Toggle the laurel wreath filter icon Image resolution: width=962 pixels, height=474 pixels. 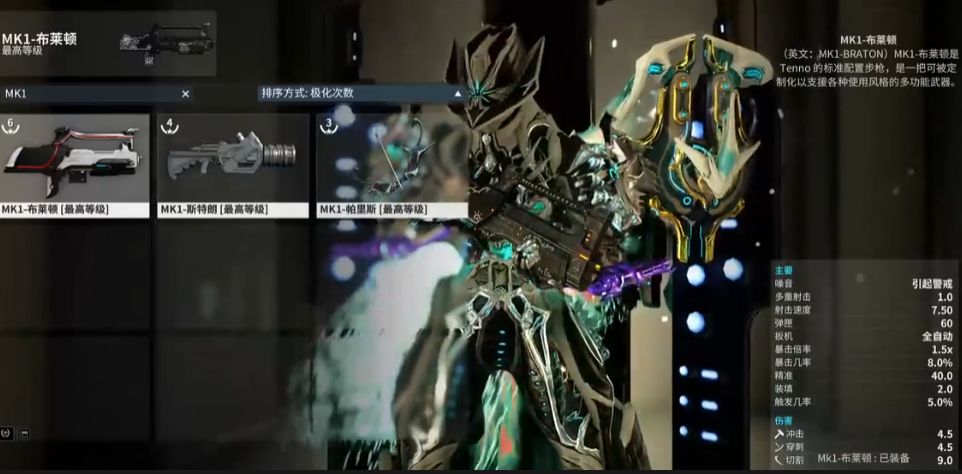pyautogui.click(x=7, y=433)
